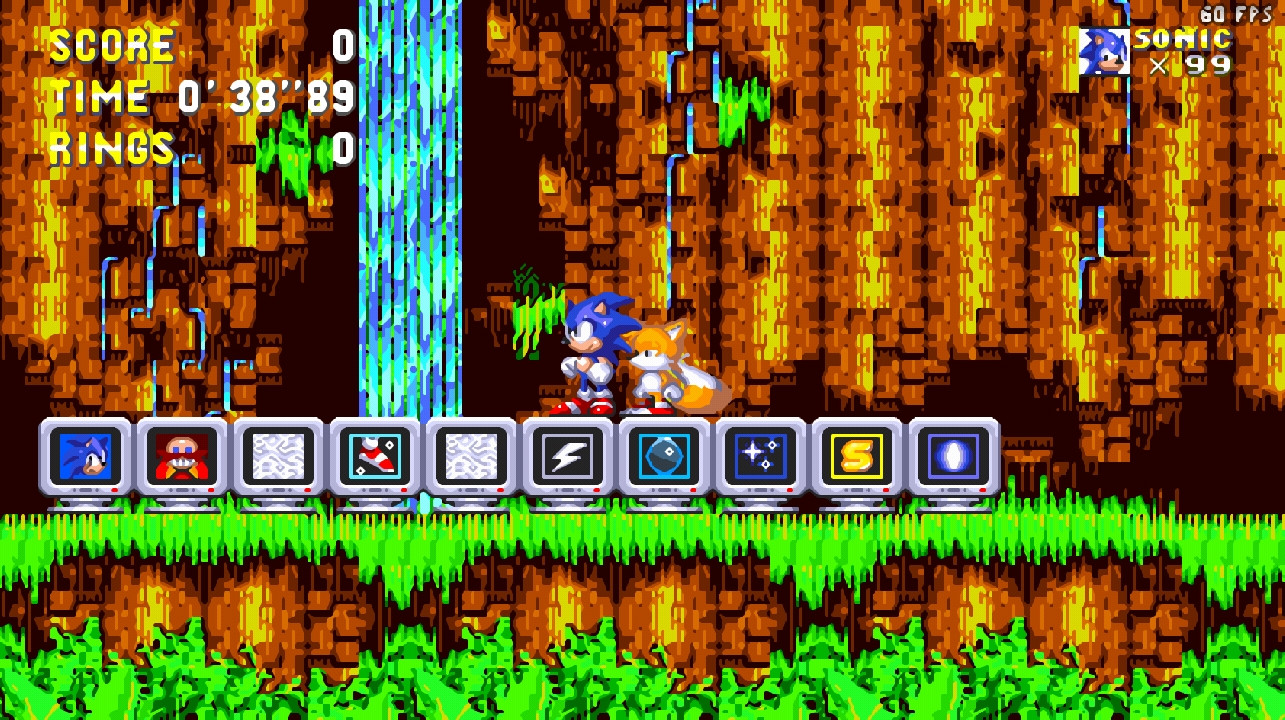Collect the Invincibility stars monitor
1285x720 pixels.
point(759,457)
